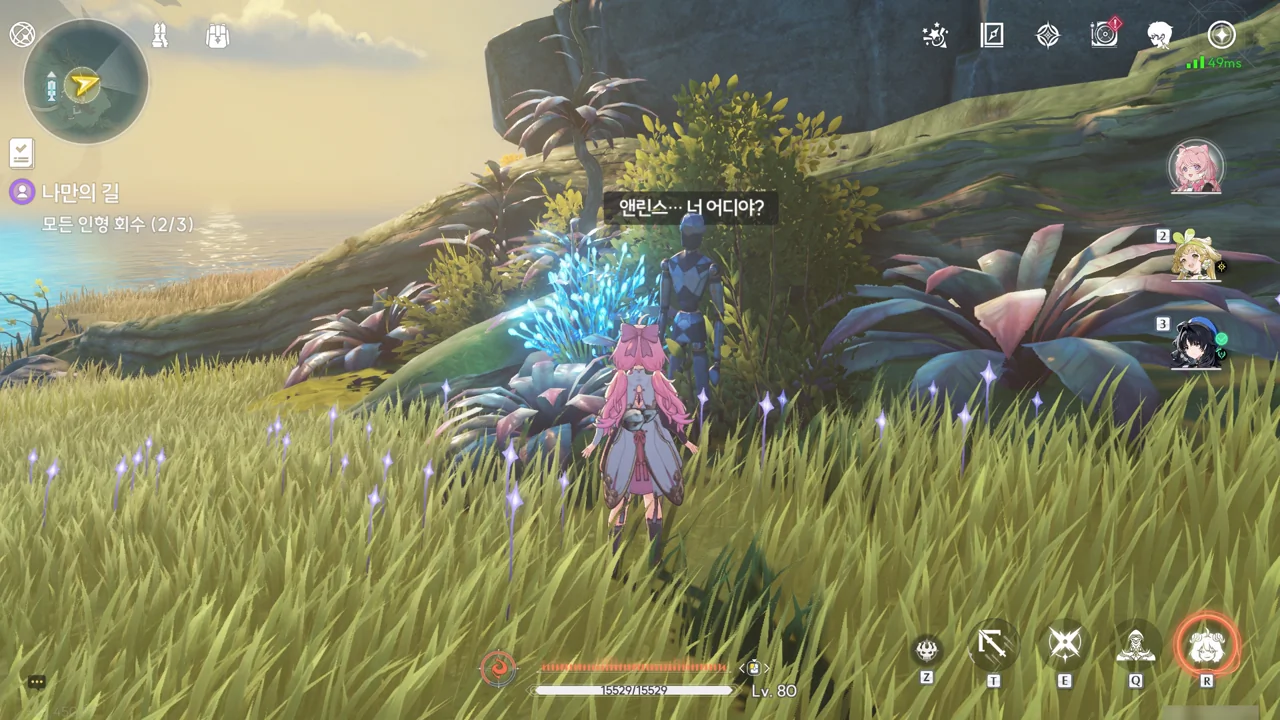Switch to party member number 2
The width and height of the screenshot is (1280, 720).
[x=1199, y=257]
